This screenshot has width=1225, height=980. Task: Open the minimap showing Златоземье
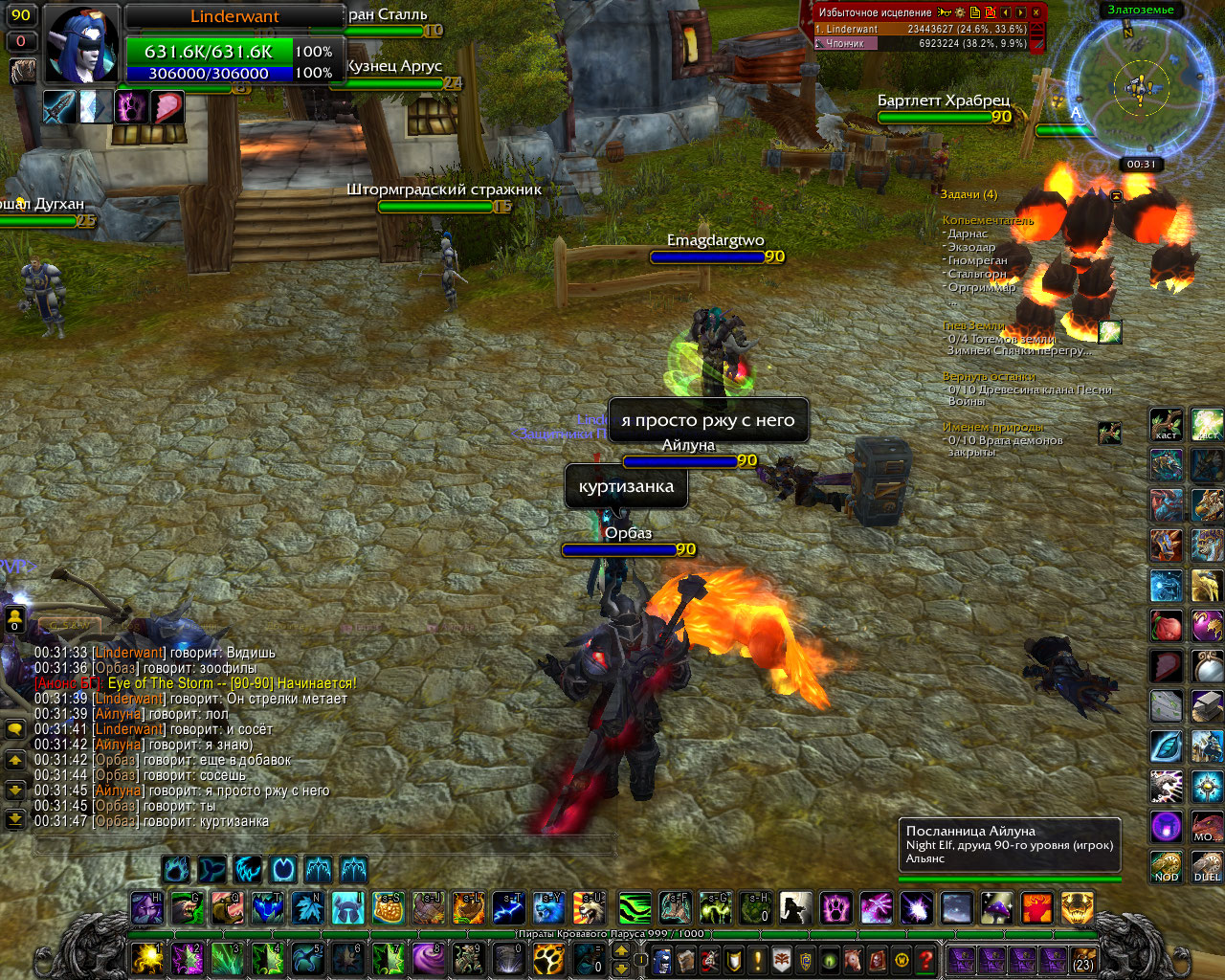coord(1139,86)
